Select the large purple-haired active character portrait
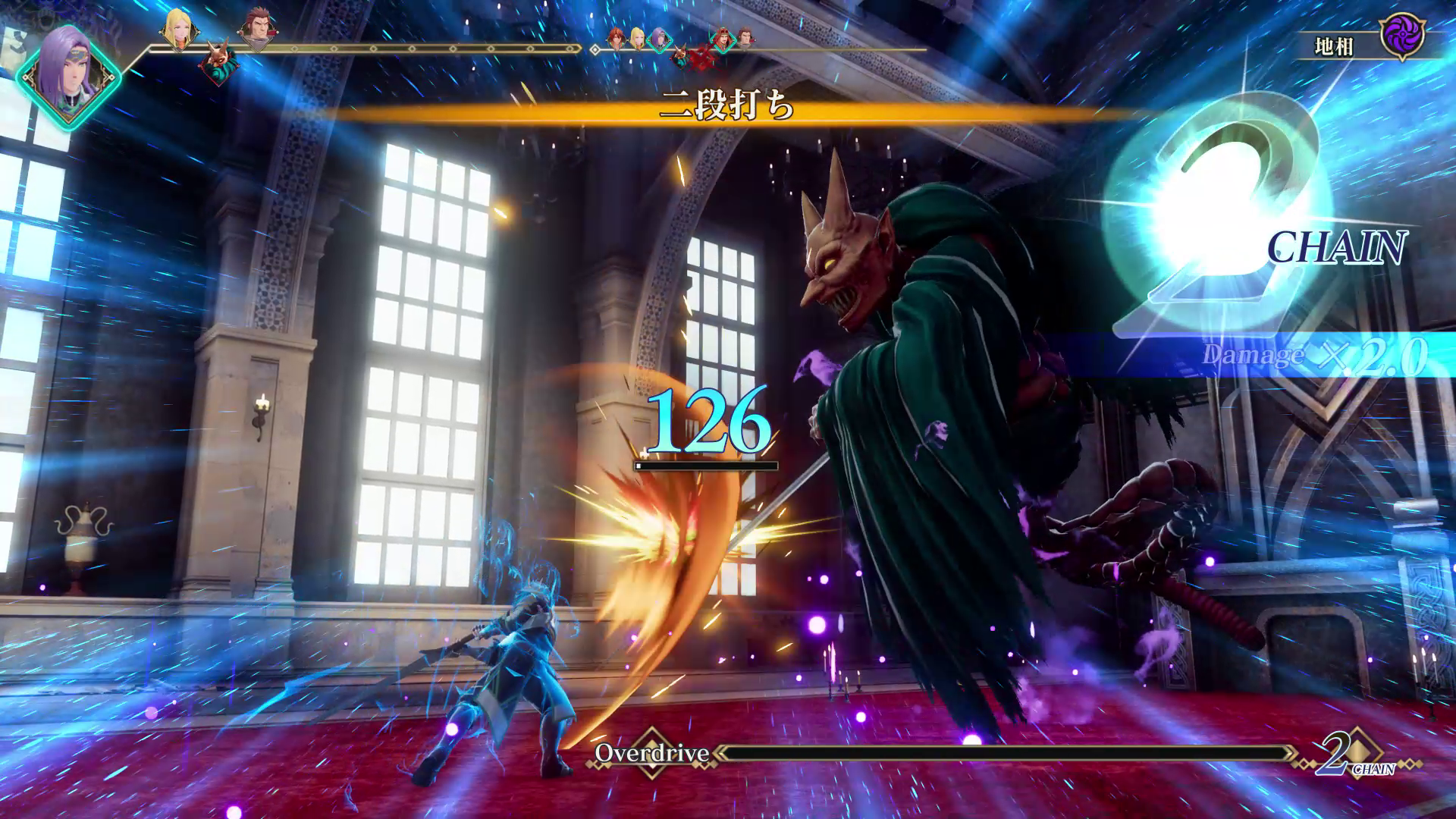 [x=68, y=76]
